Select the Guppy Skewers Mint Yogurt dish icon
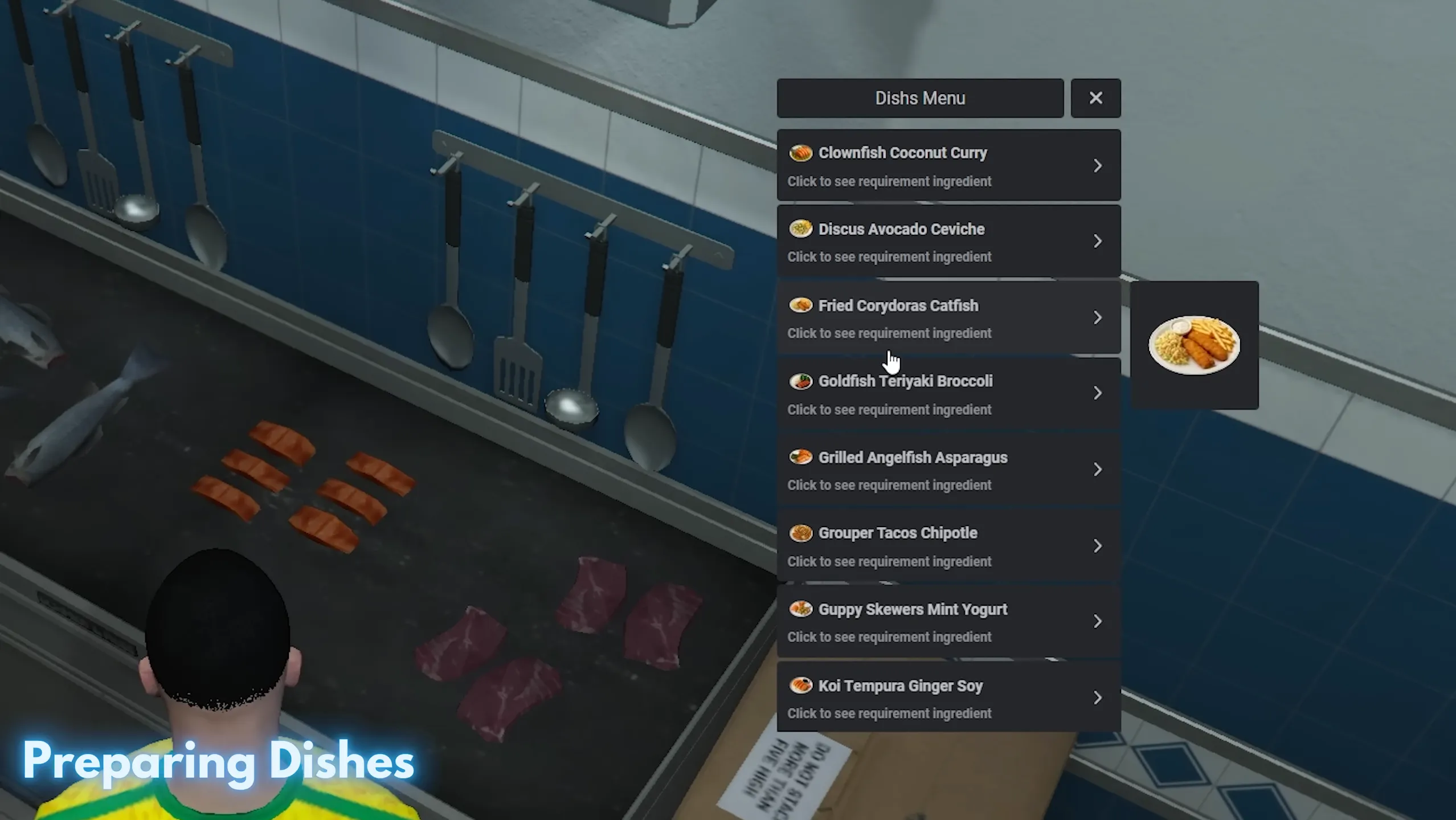The image size is (1456, 820). coord(801,609)
